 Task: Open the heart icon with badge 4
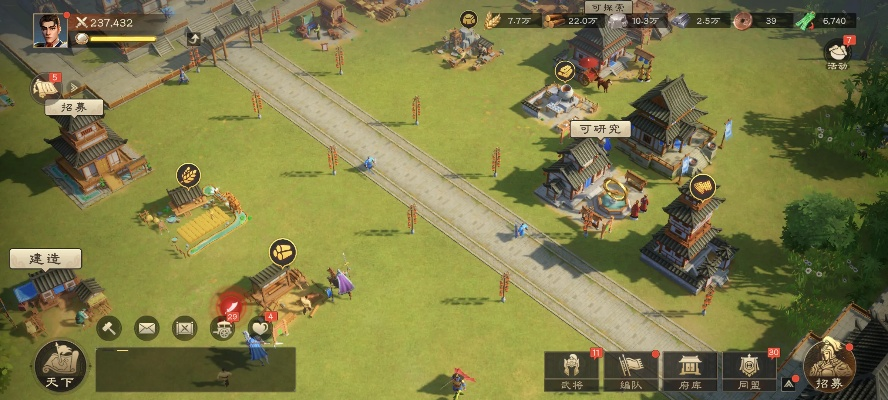point(260,327)
